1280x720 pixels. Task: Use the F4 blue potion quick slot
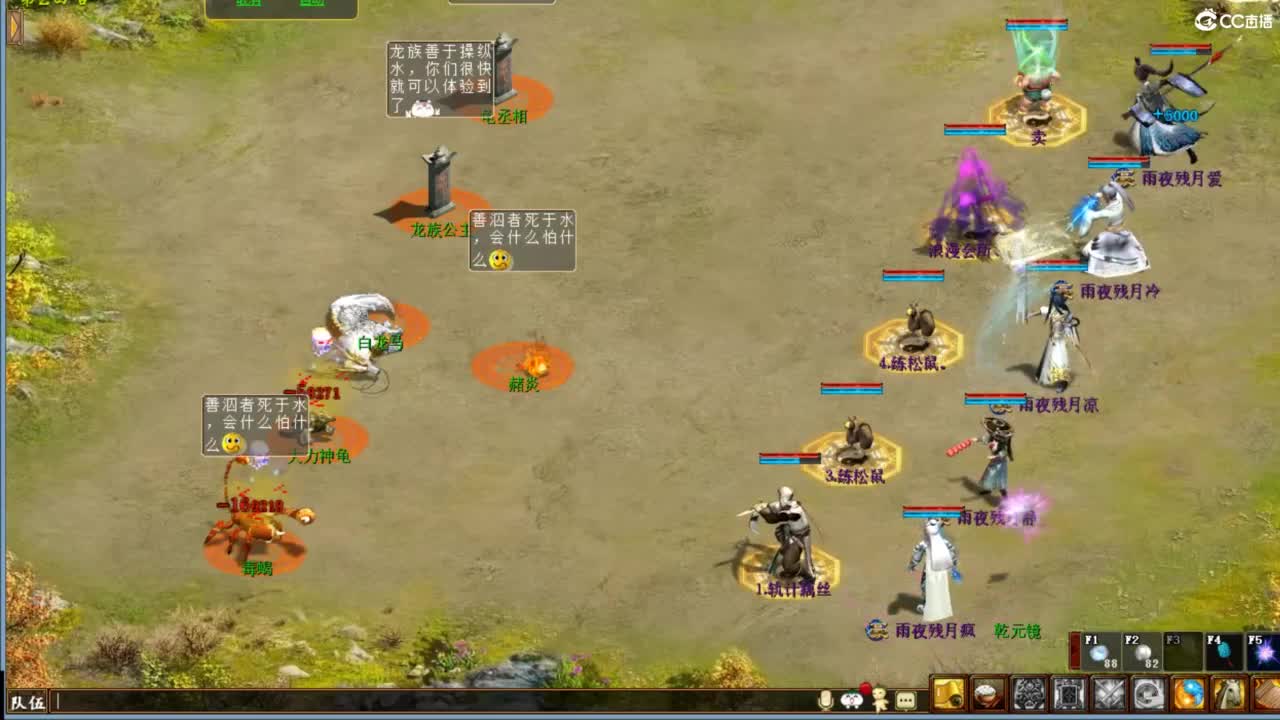point(1224,650)
